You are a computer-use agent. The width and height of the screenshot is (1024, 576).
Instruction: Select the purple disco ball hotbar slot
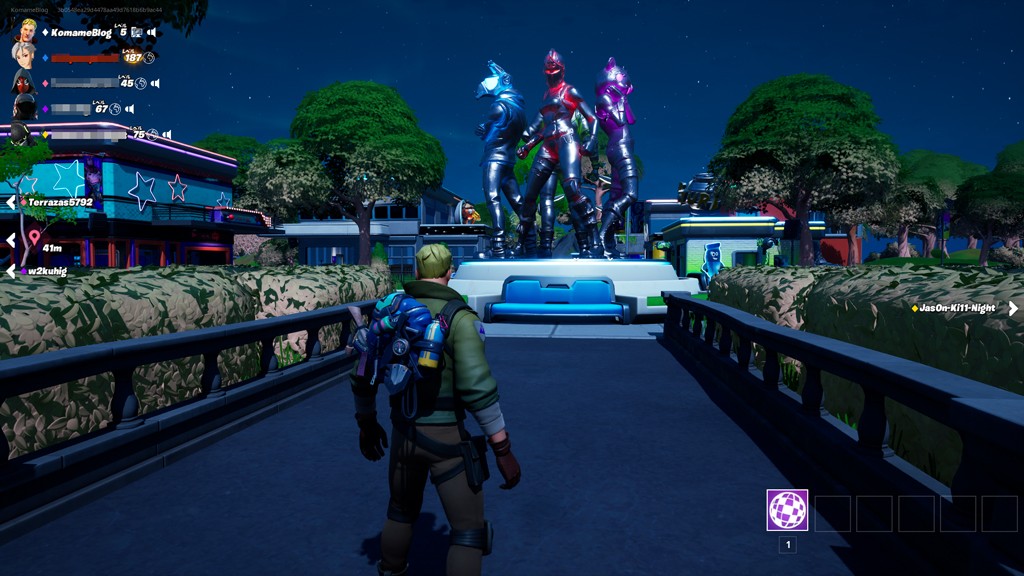click(x=787, y=510)
